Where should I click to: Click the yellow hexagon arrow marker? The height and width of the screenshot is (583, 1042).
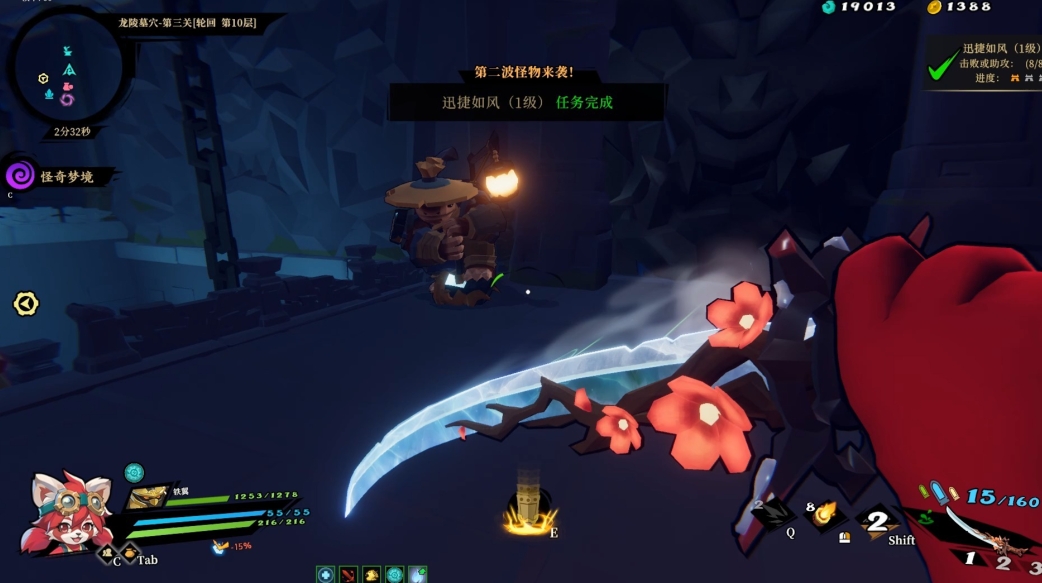click(x=26, y=304)
